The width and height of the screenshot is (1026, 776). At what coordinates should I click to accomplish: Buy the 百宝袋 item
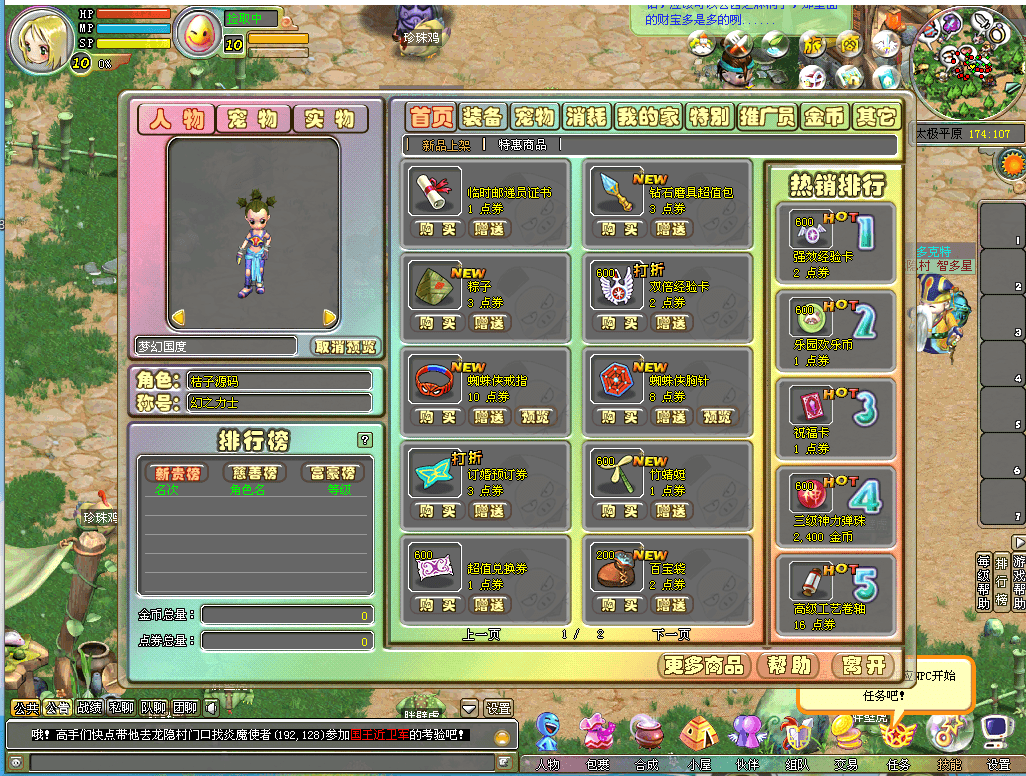[x=621, y=605]
